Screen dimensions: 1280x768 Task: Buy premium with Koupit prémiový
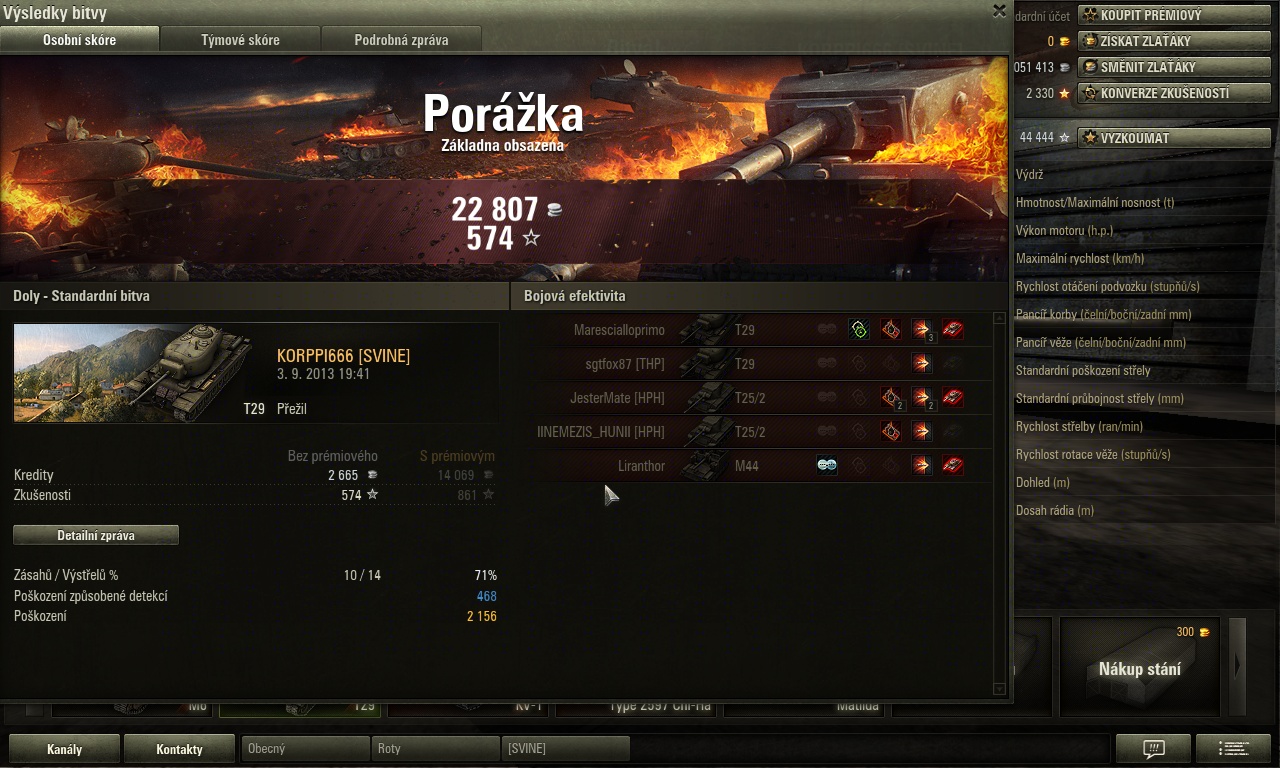click(x=1174, y=15)
